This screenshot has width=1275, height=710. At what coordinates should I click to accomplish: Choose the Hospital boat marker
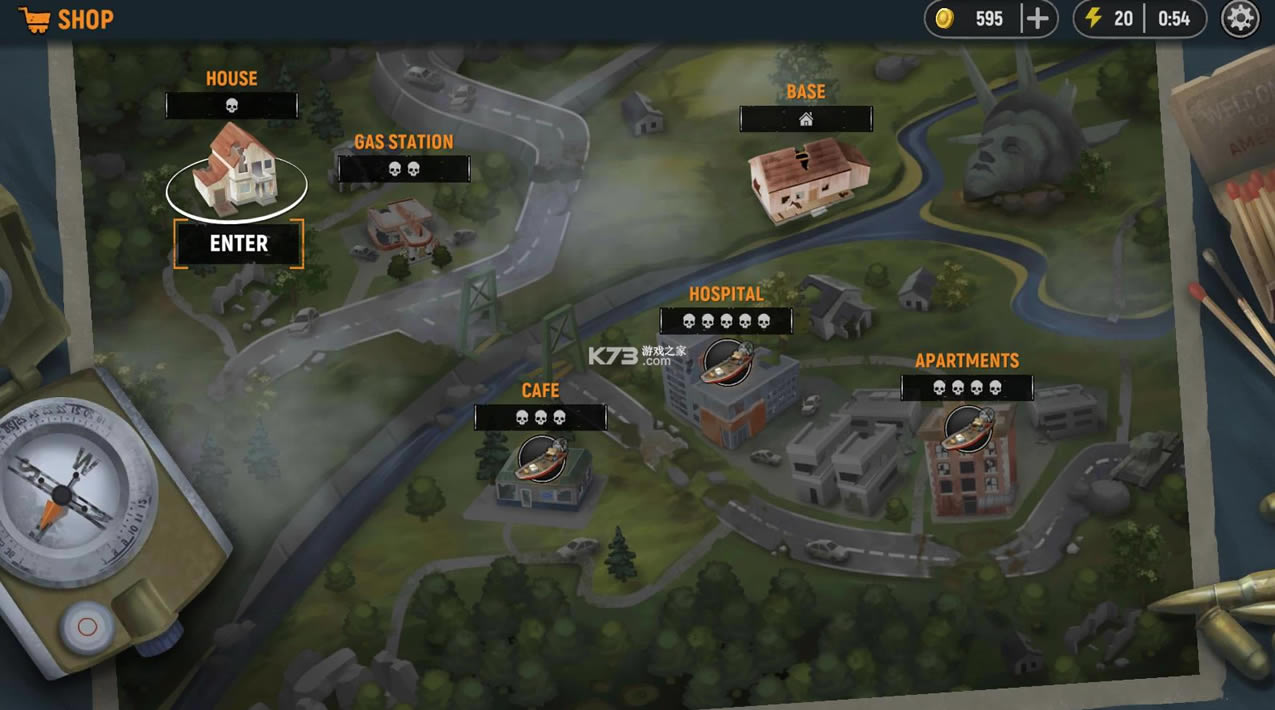tap(727, 362)
